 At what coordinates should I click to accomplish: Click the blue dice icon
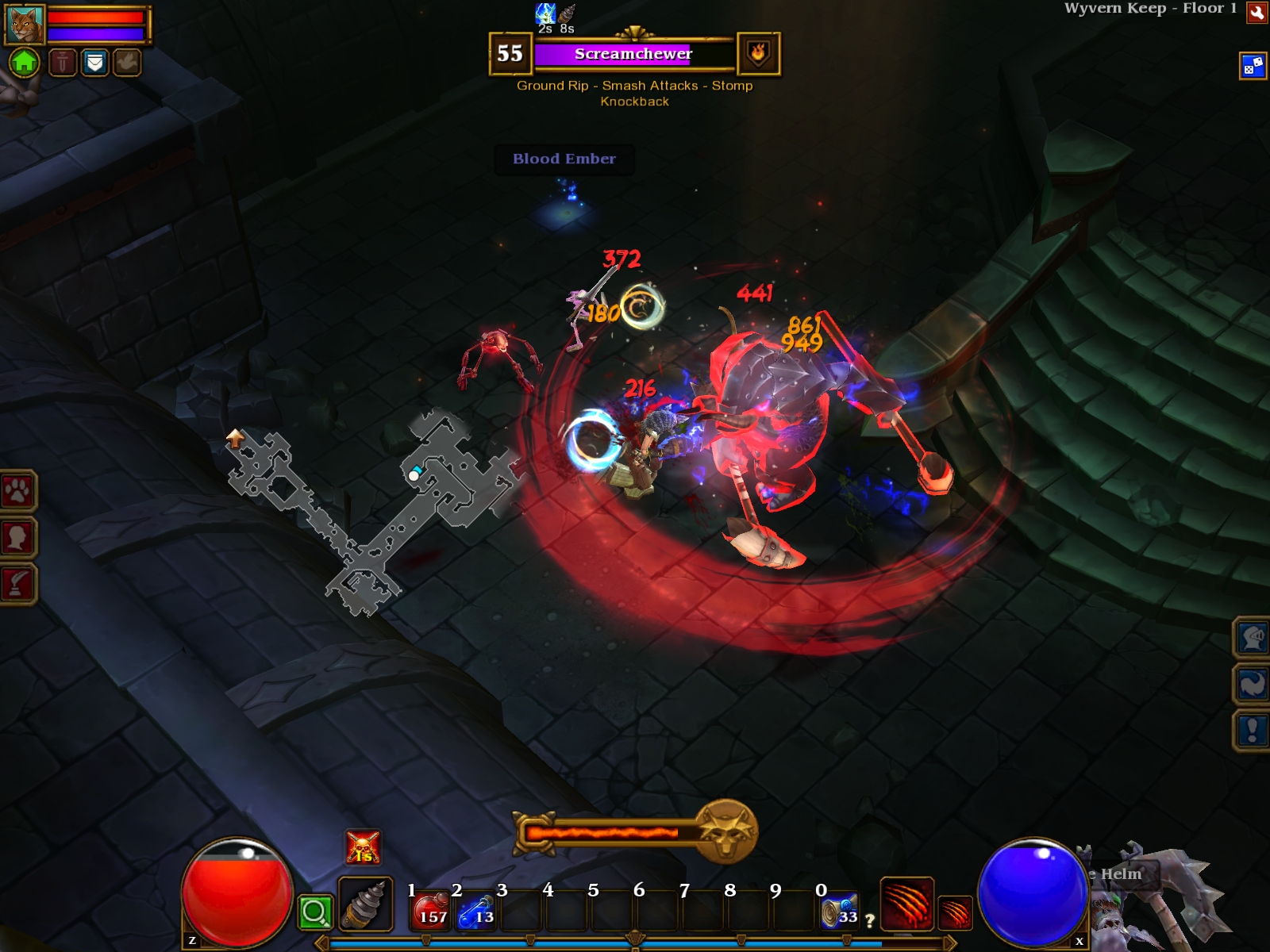point(1253,66)
